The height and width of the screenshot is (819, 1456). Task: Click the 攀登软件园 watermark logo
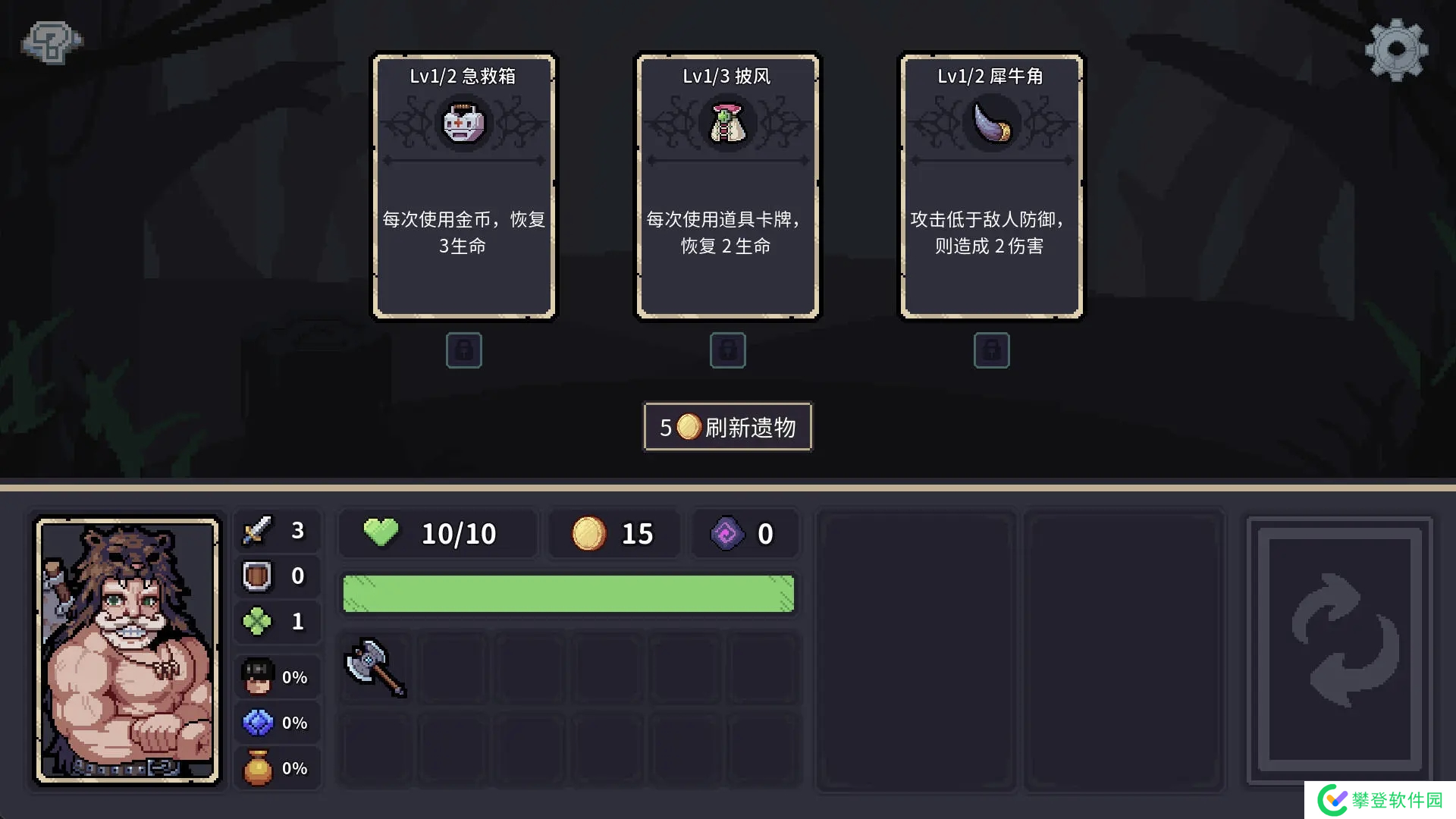point(1382,800)
